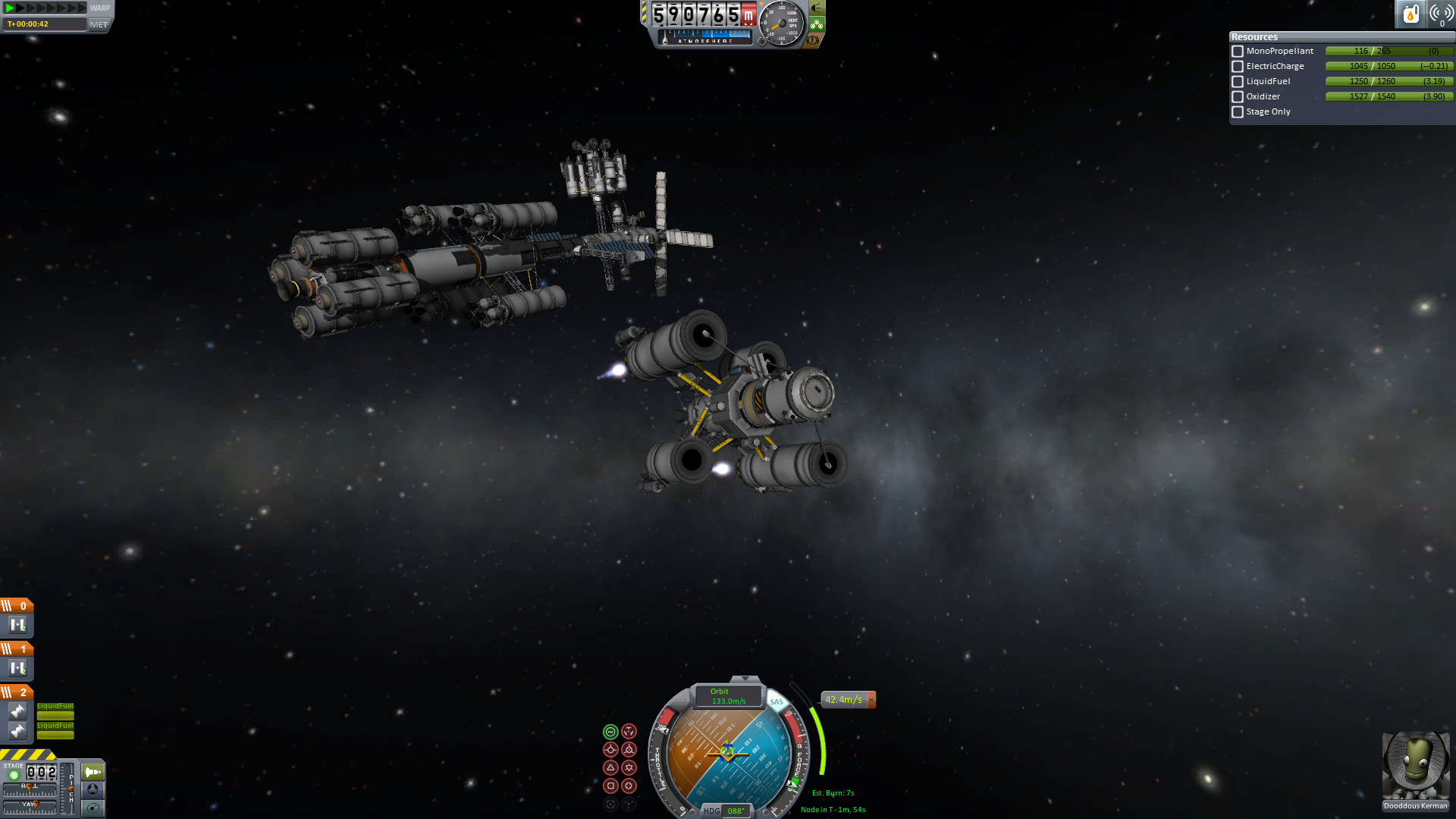
Task: Click the Orbit speed display mode
Action: 728,696
